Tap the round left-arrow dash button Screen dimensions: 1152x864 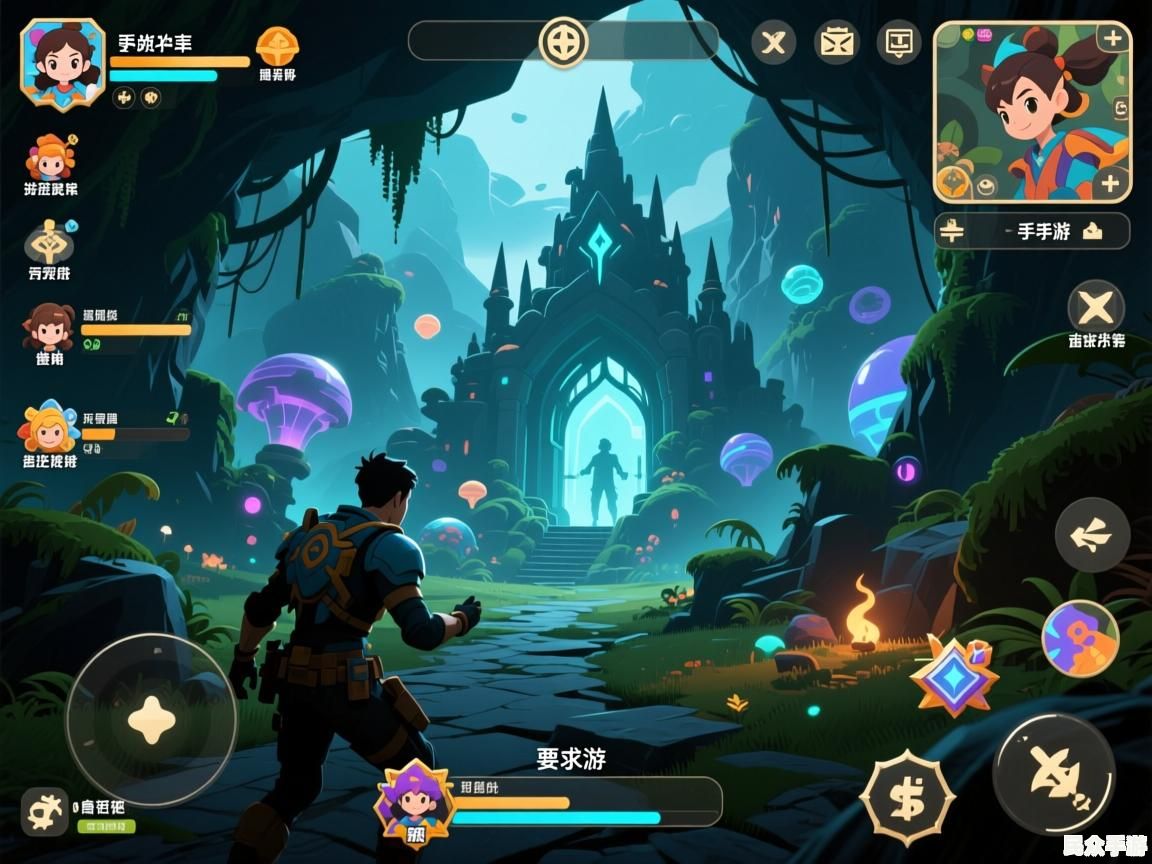1092,536
